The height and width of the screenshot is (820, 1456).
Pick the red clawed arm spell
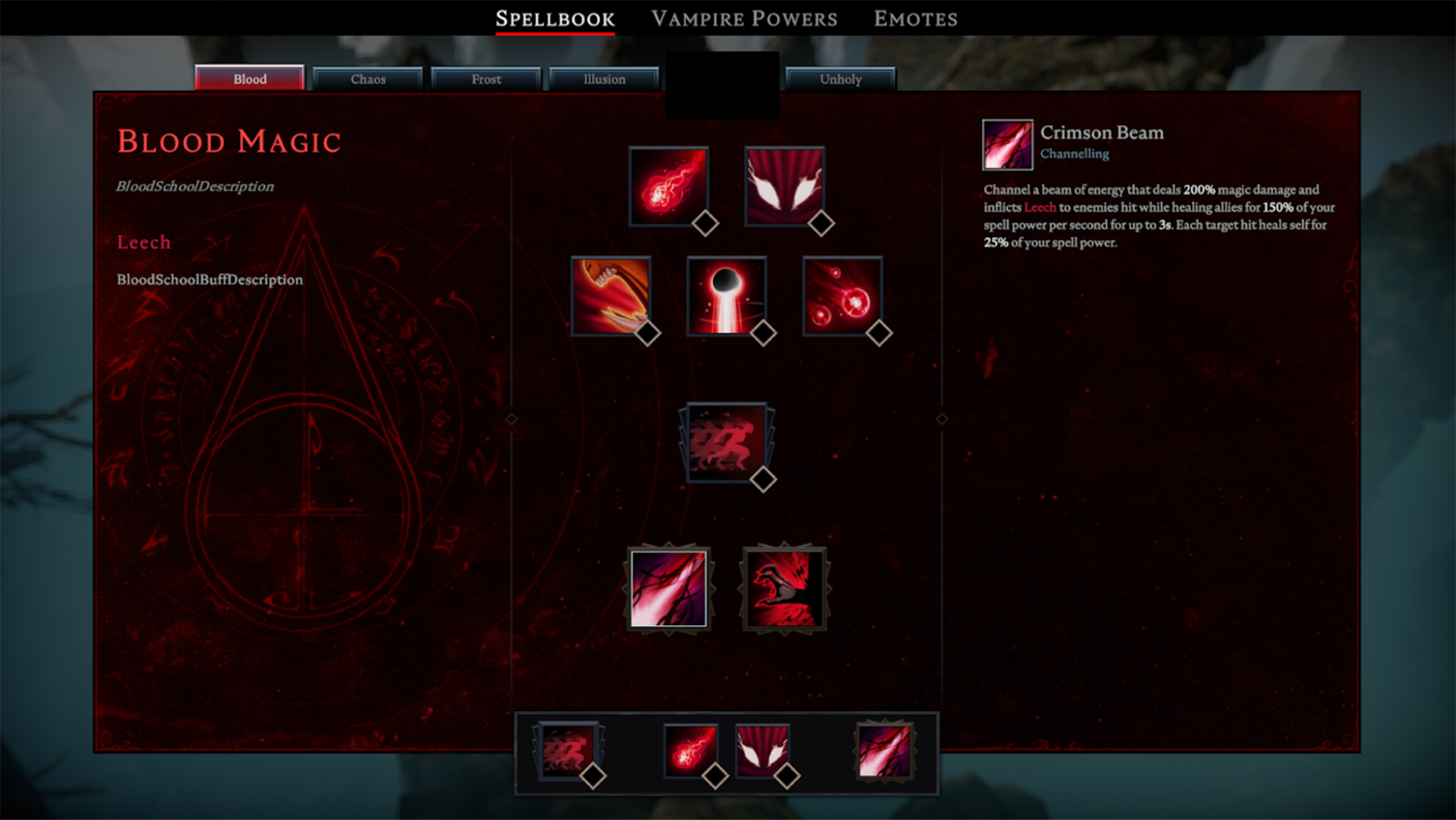tap(611, 296)
